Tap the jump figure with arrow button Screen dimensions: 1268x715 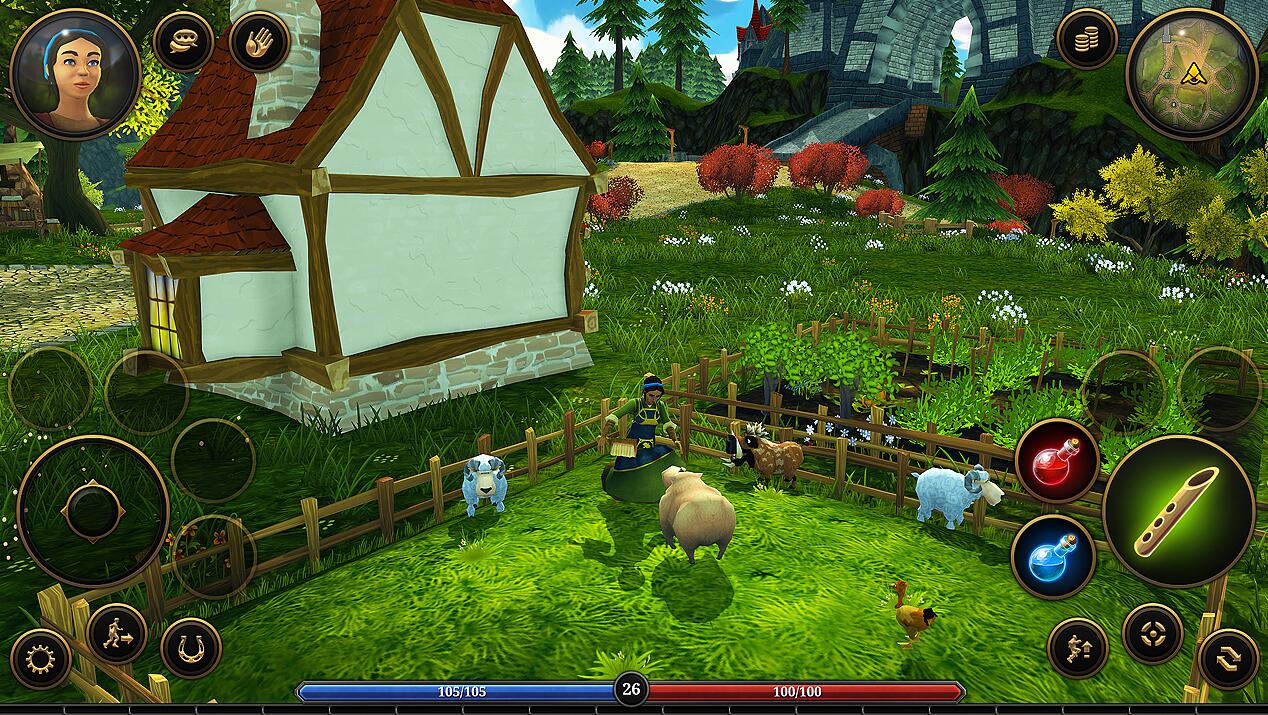pyautogui.click(x=1078, y=649)
